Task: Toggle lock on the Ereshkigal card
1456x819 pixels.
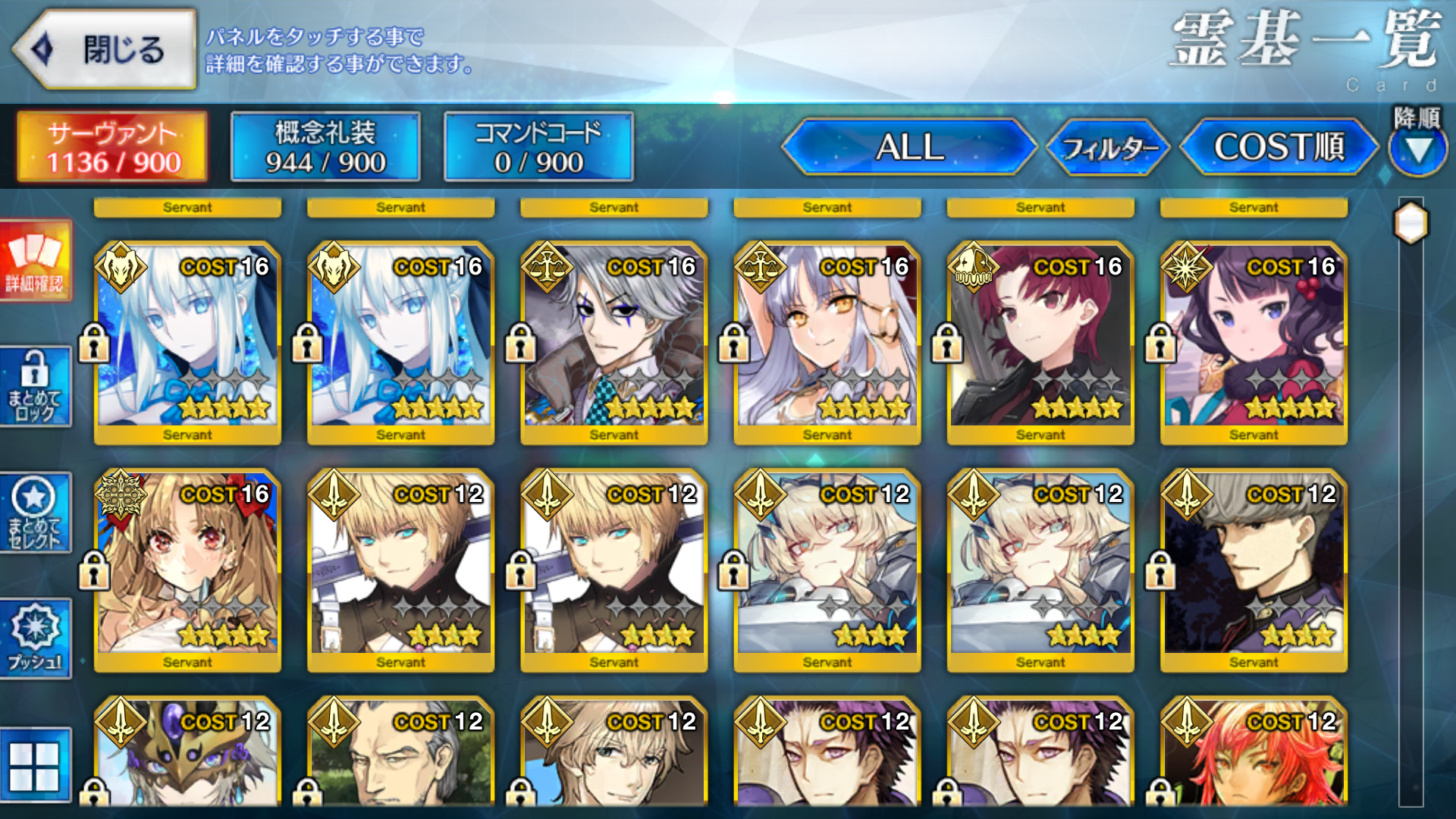Action: [95, 571]
